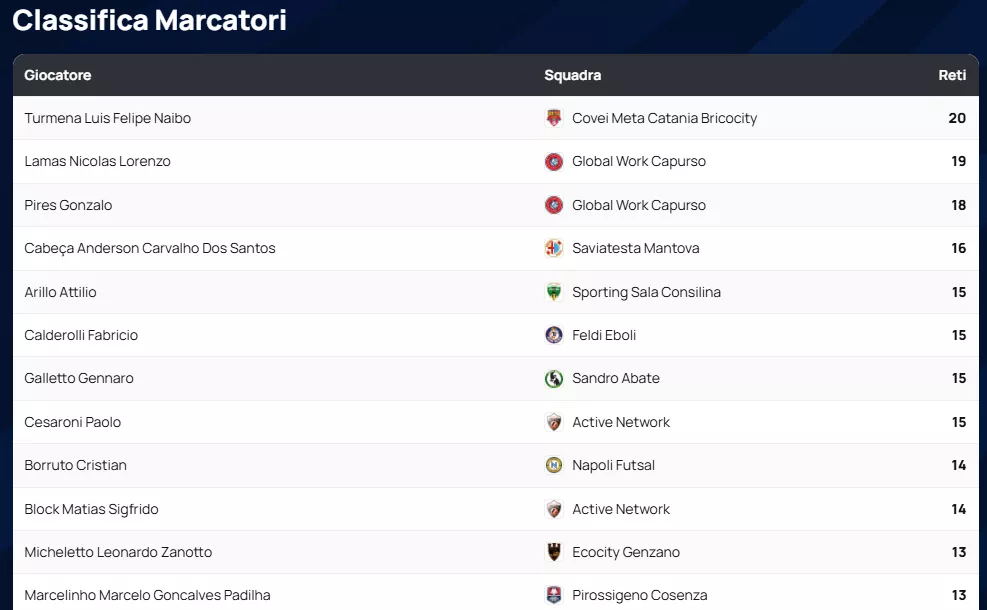Click the Squadra column header
Image resolution: width=987 pixels, height=610 pixels.
tap(572, 75)
